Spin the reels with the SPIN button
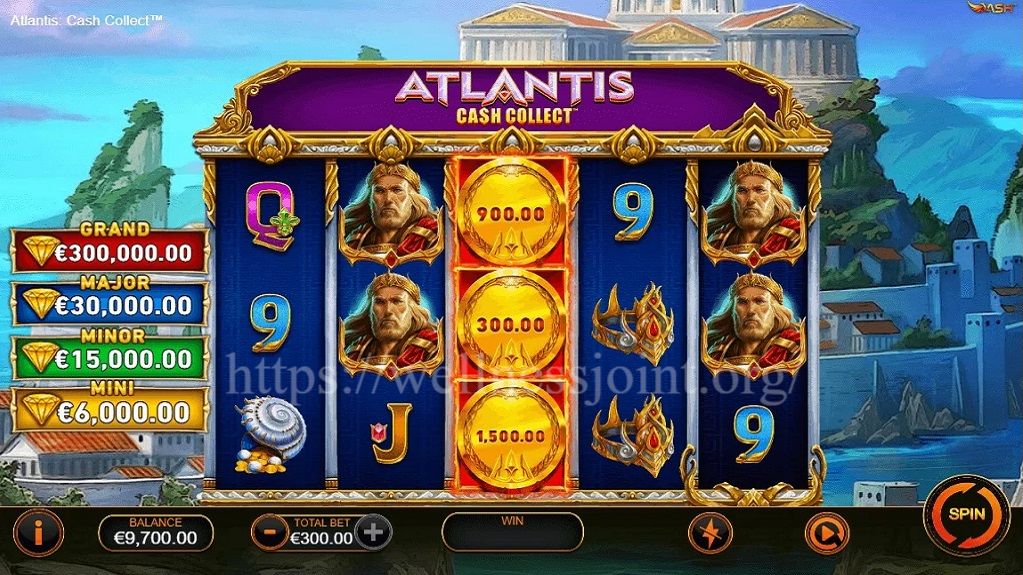The image size is (1023, 575). click(965, 515)
